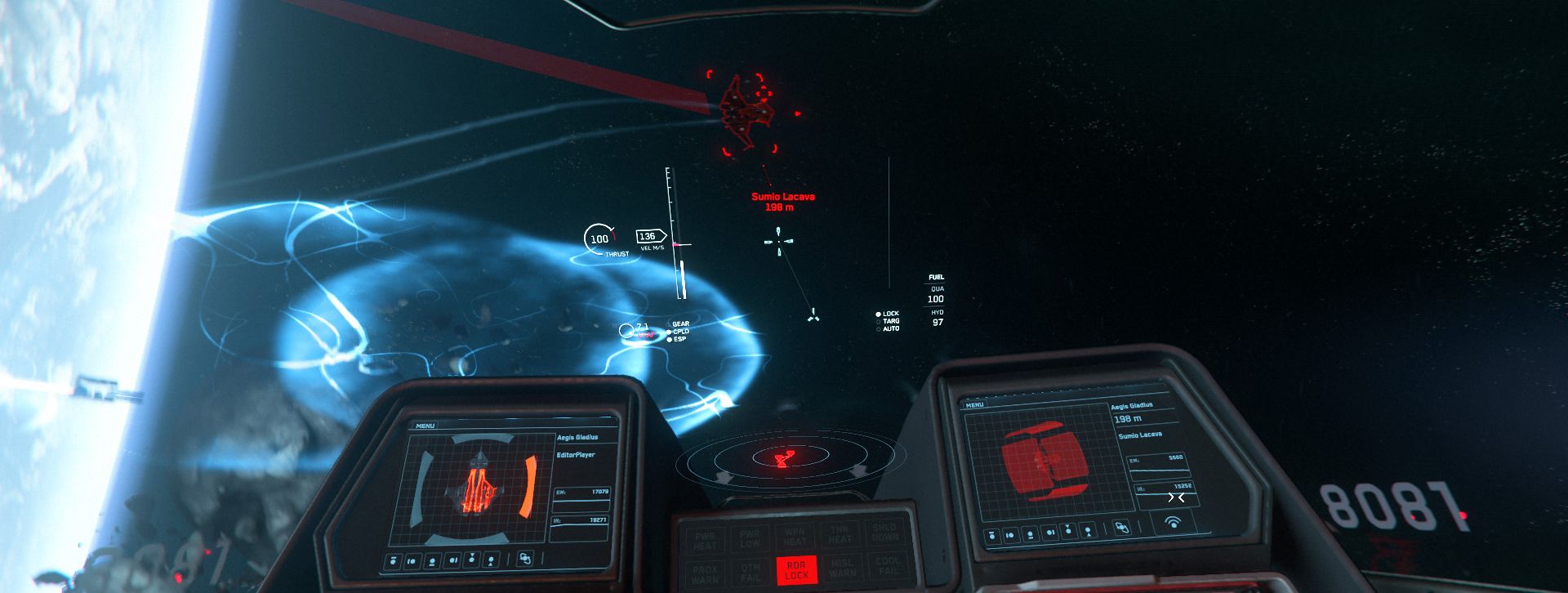Toggle the GEAR indicator on the HUD
1568x593 pixels.
click(x=679, y=324)
